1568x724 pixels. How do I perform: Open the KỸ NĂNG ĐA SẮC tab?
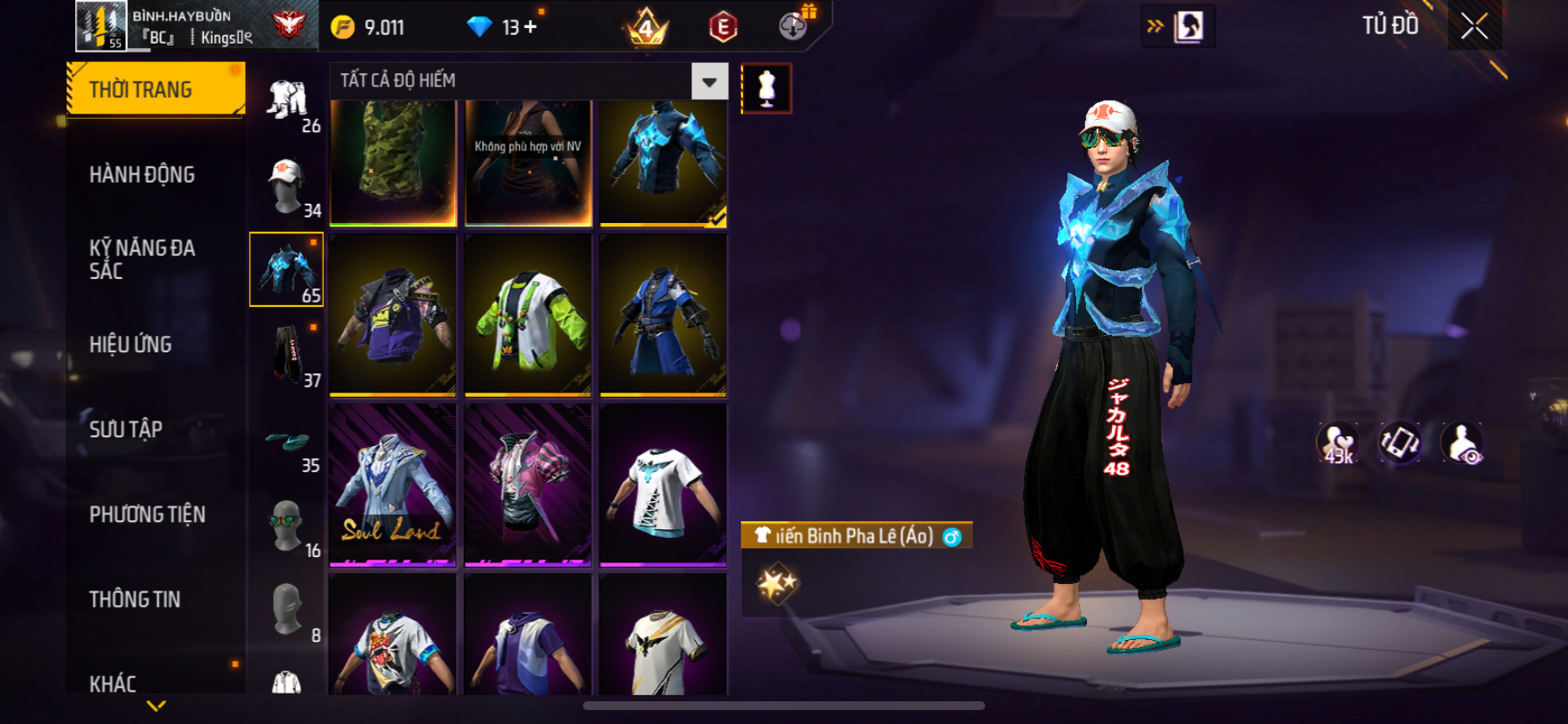(x=142, y=259)
